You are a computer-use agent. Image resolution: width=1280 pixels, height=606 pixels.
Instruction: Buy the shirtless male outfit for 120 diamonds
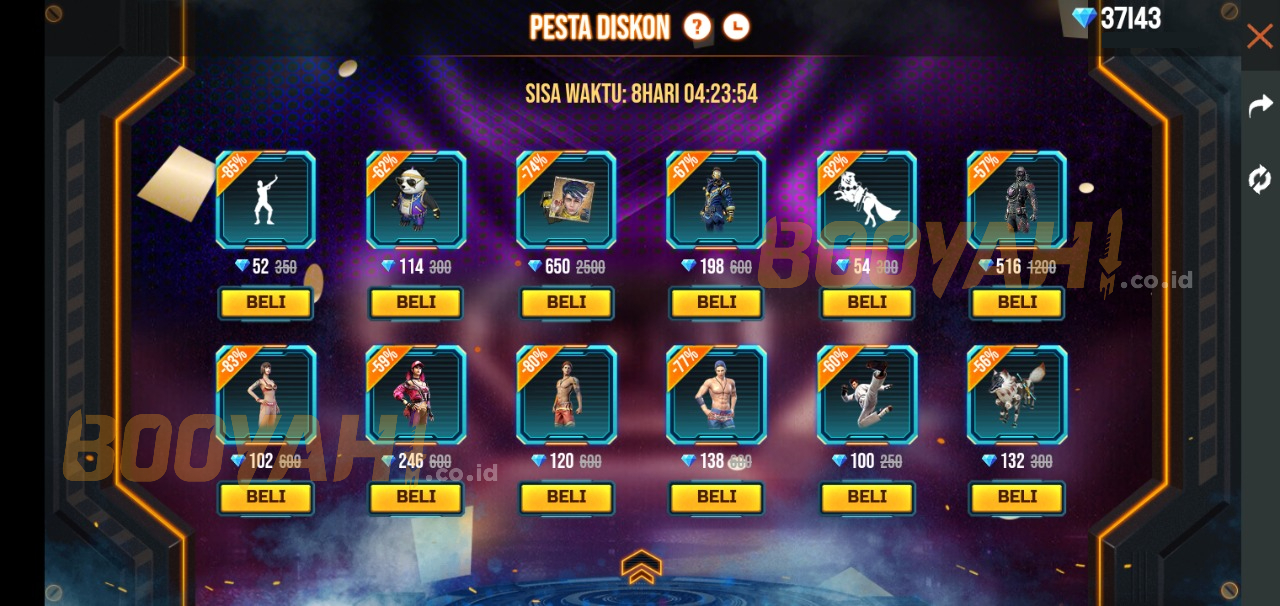point(566,496)
